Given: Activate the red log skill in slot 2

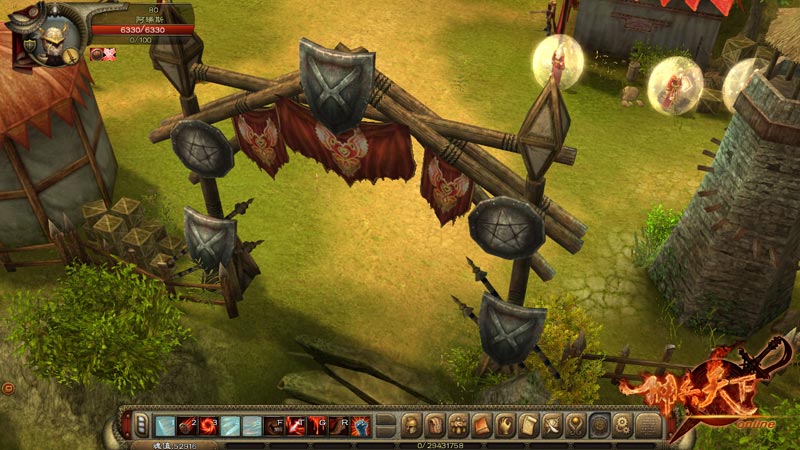Looking at the screenshot, I should pos(186,425).
